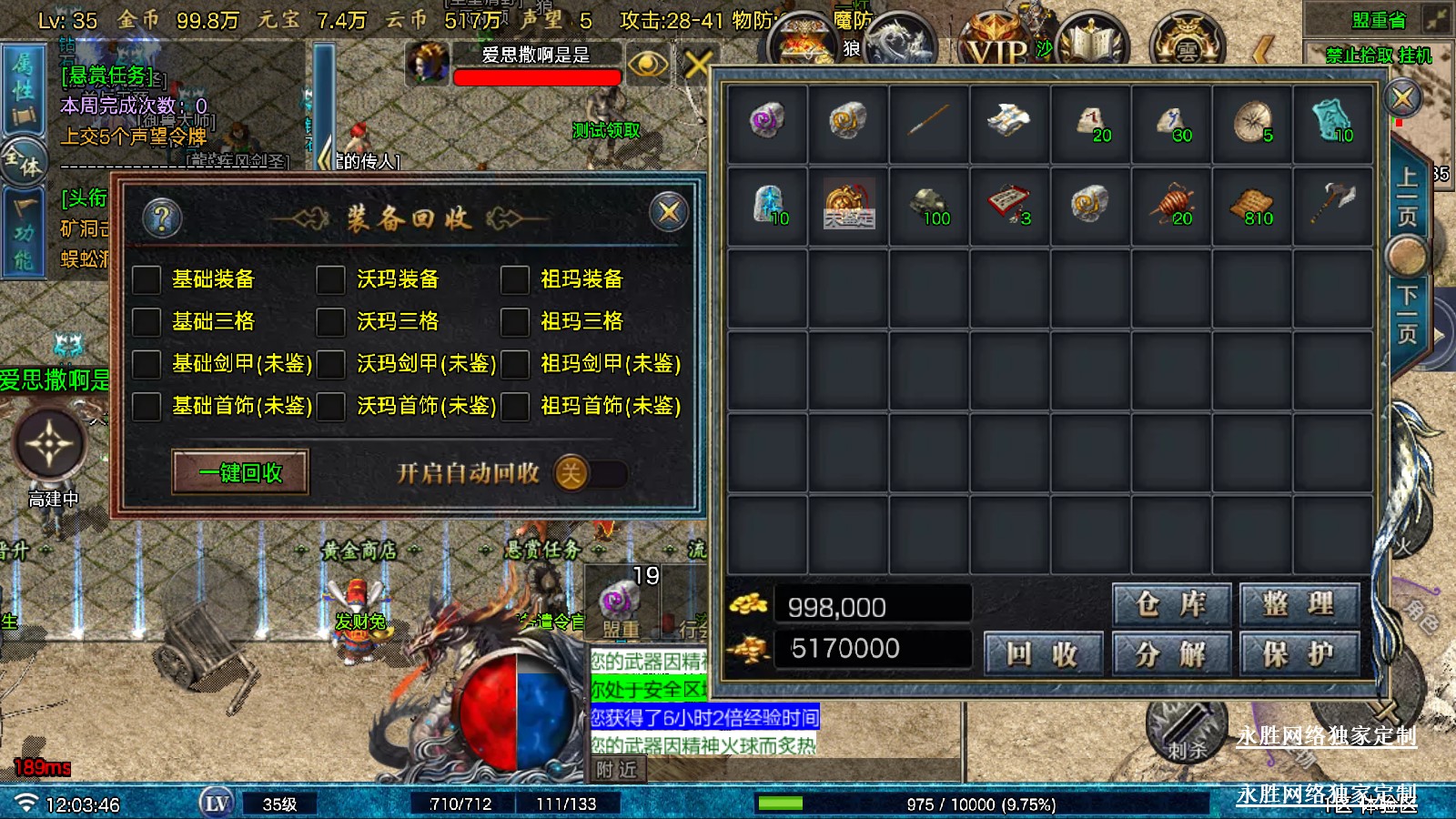Toggle the 开启自动回收 auto-recycle switch
Screen dimensions: 1456x819
pos(590,473)
